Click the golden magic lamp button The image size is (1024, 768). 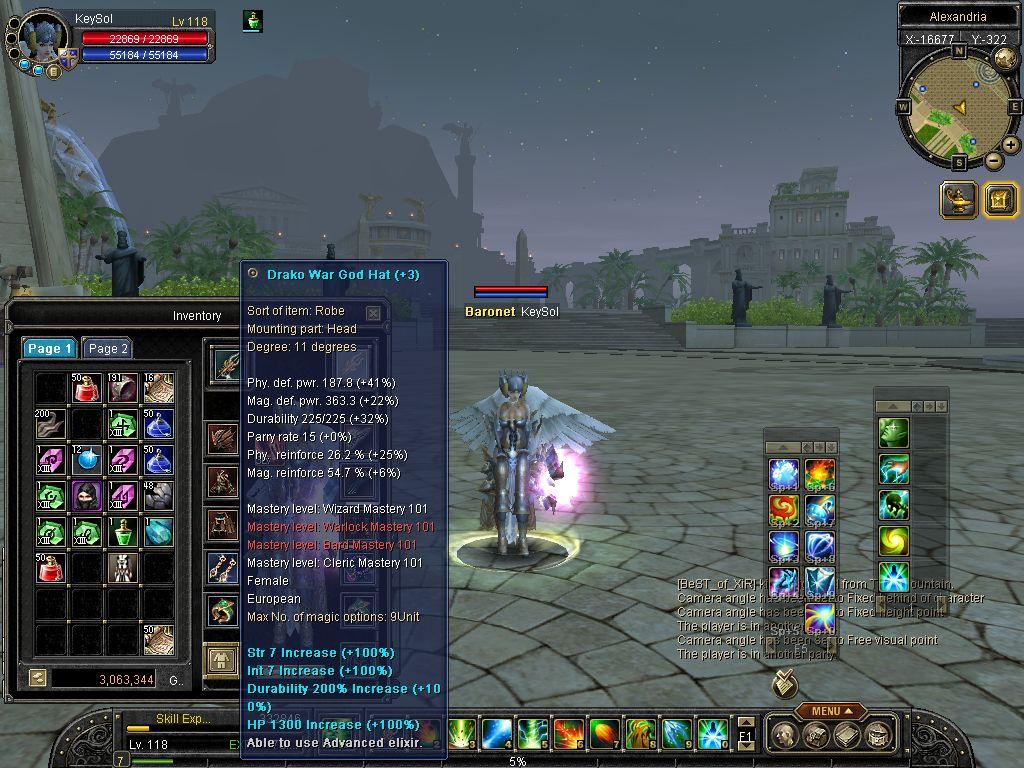[958, 200]
